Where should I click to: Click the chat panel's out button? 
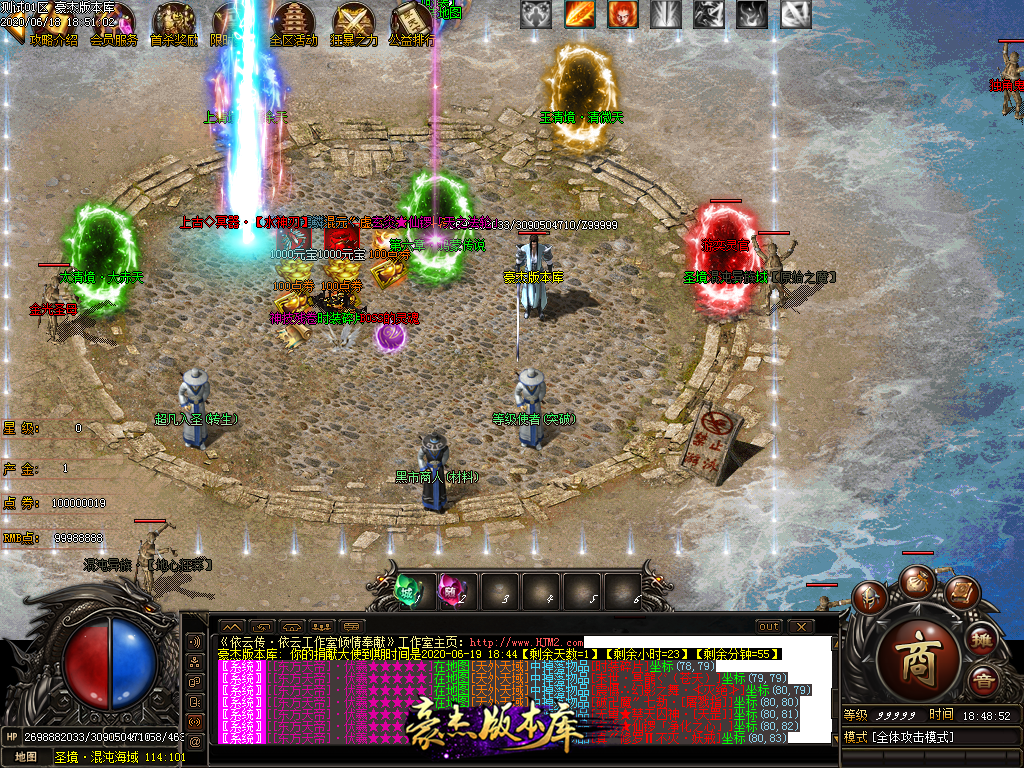tap(768, 626)
